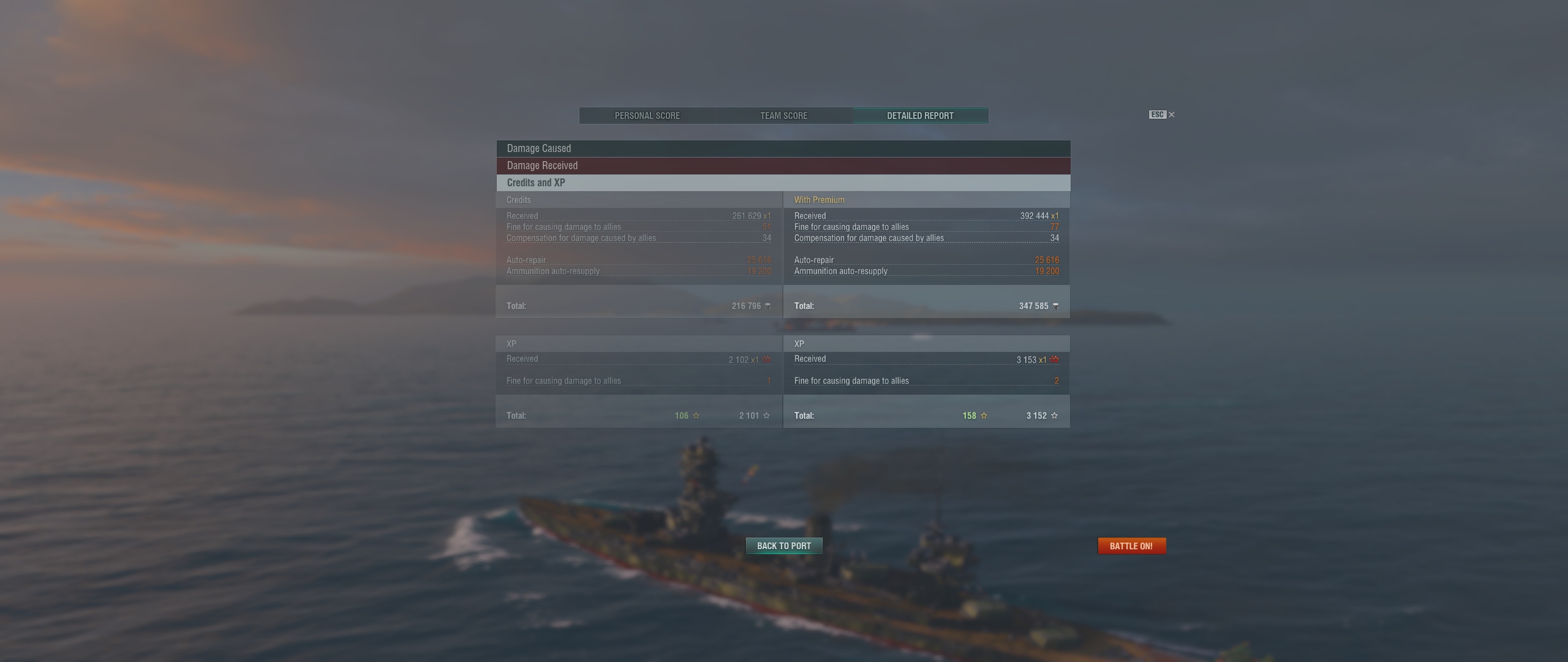Start next match with Battle On!
Viewport: 1568px width, 662px height.
pyautogui.click(x=1131, y=546)
